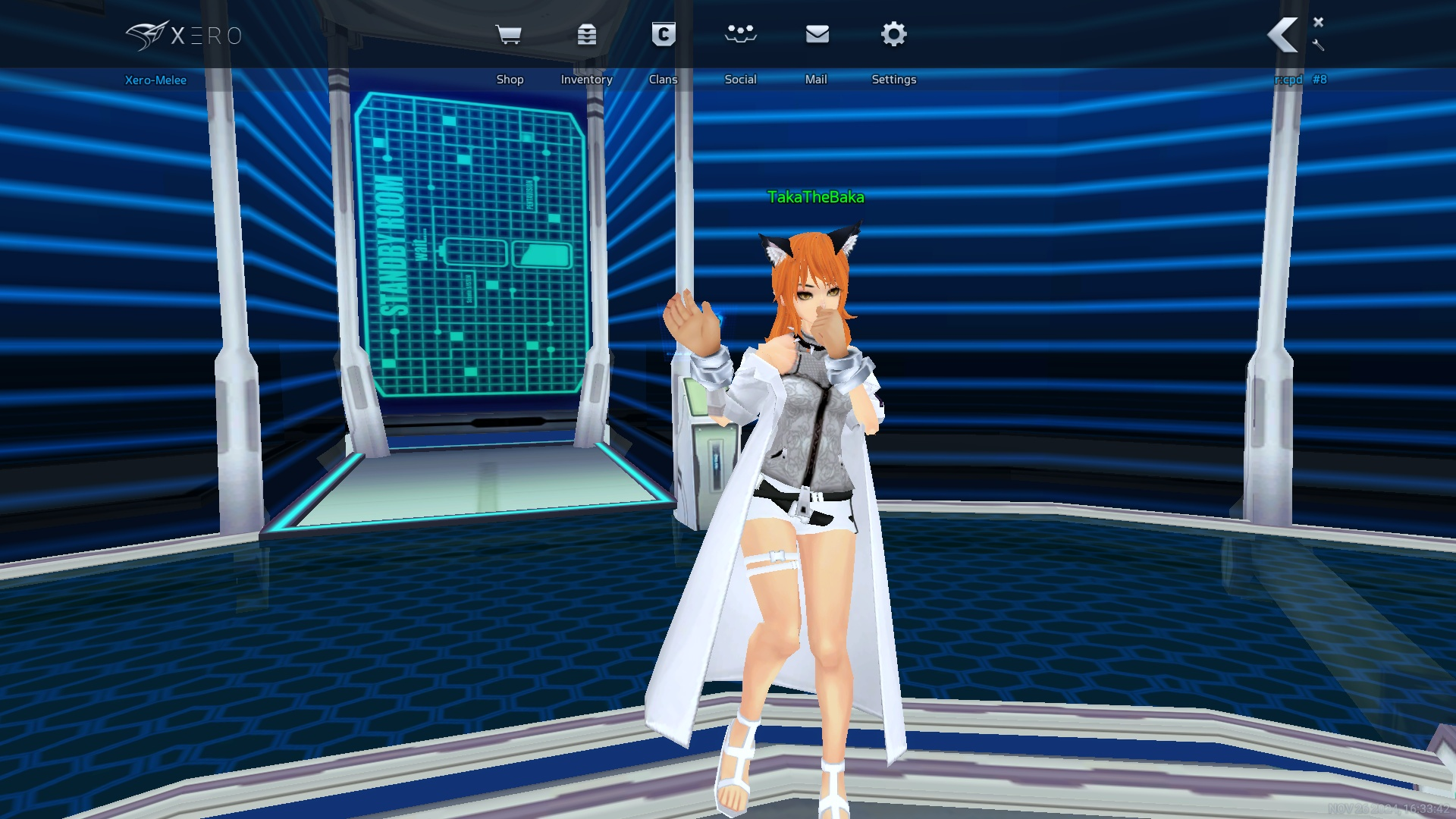The image size is (1456, 819).
Task: Open the Social menu
Action: tap(740, 35)
